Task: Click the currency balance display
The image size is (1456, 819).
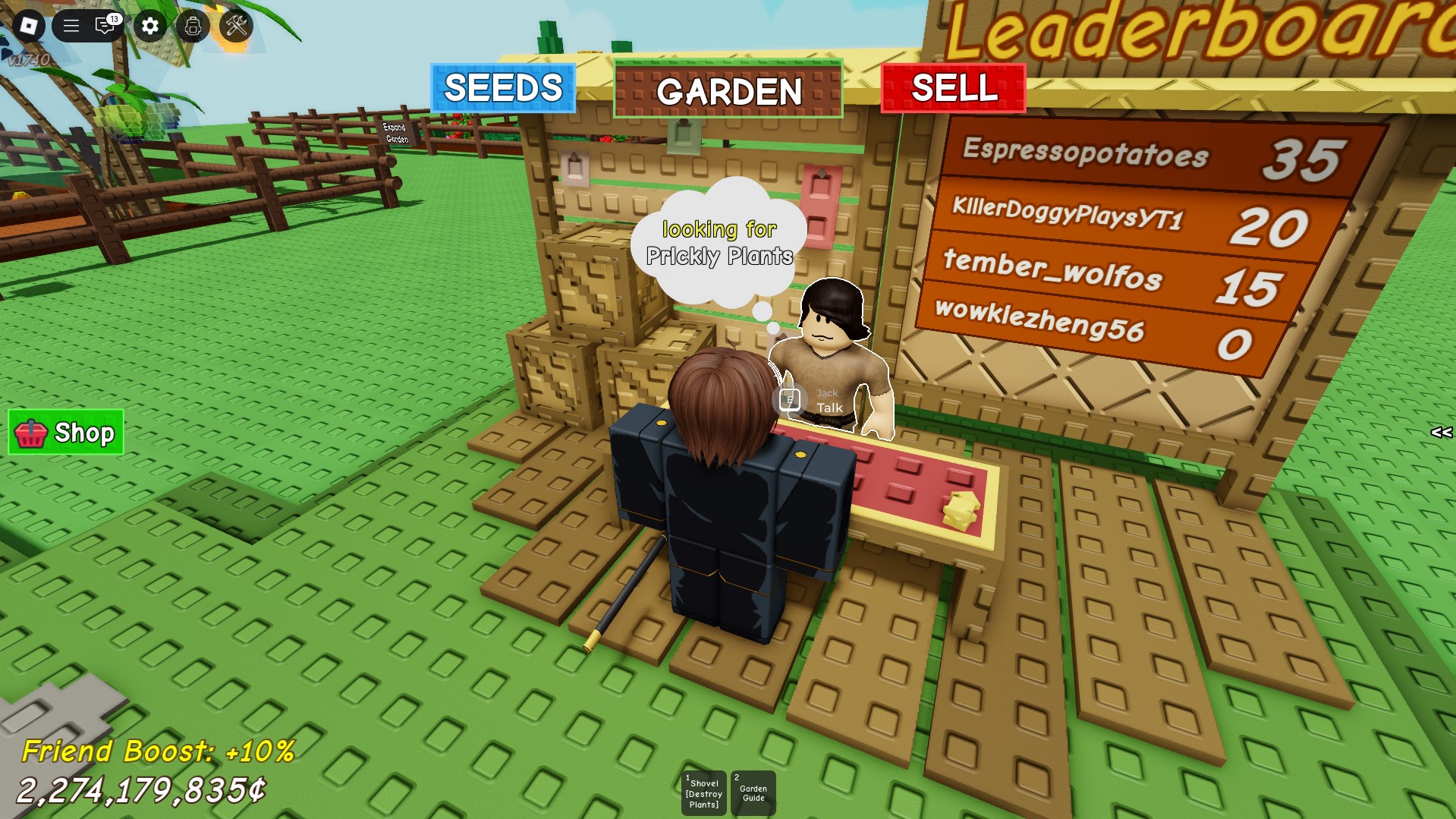Action: point(141,791)
